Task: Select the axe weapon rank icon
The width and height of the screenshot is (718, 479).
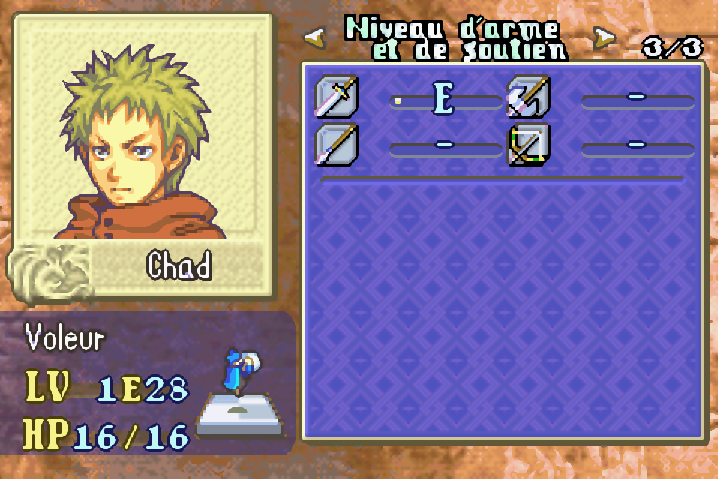Action: click(x=528, y=96)
